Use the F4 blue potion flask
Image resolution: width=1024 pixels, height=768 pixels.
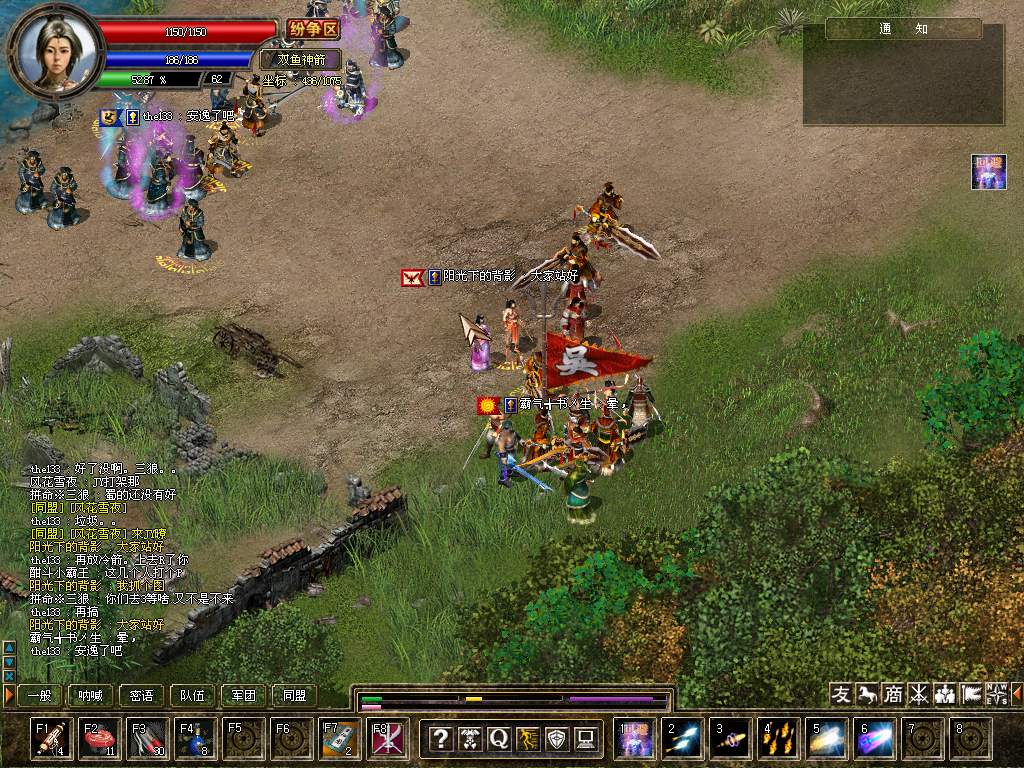pos(196,739)
